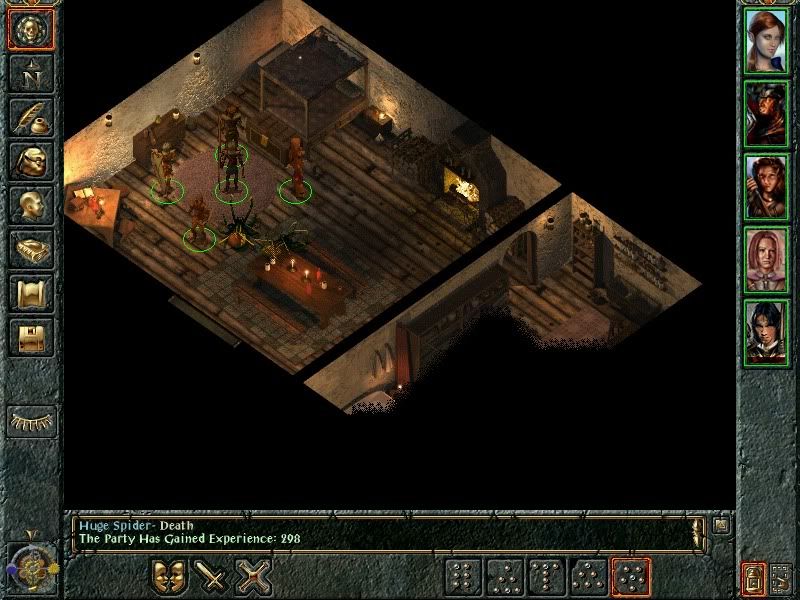The height and width of the screenshot is (600, 800).
Task: Open the area map with the compass icon
Action: pyautogui.click(x=30, y=73)
